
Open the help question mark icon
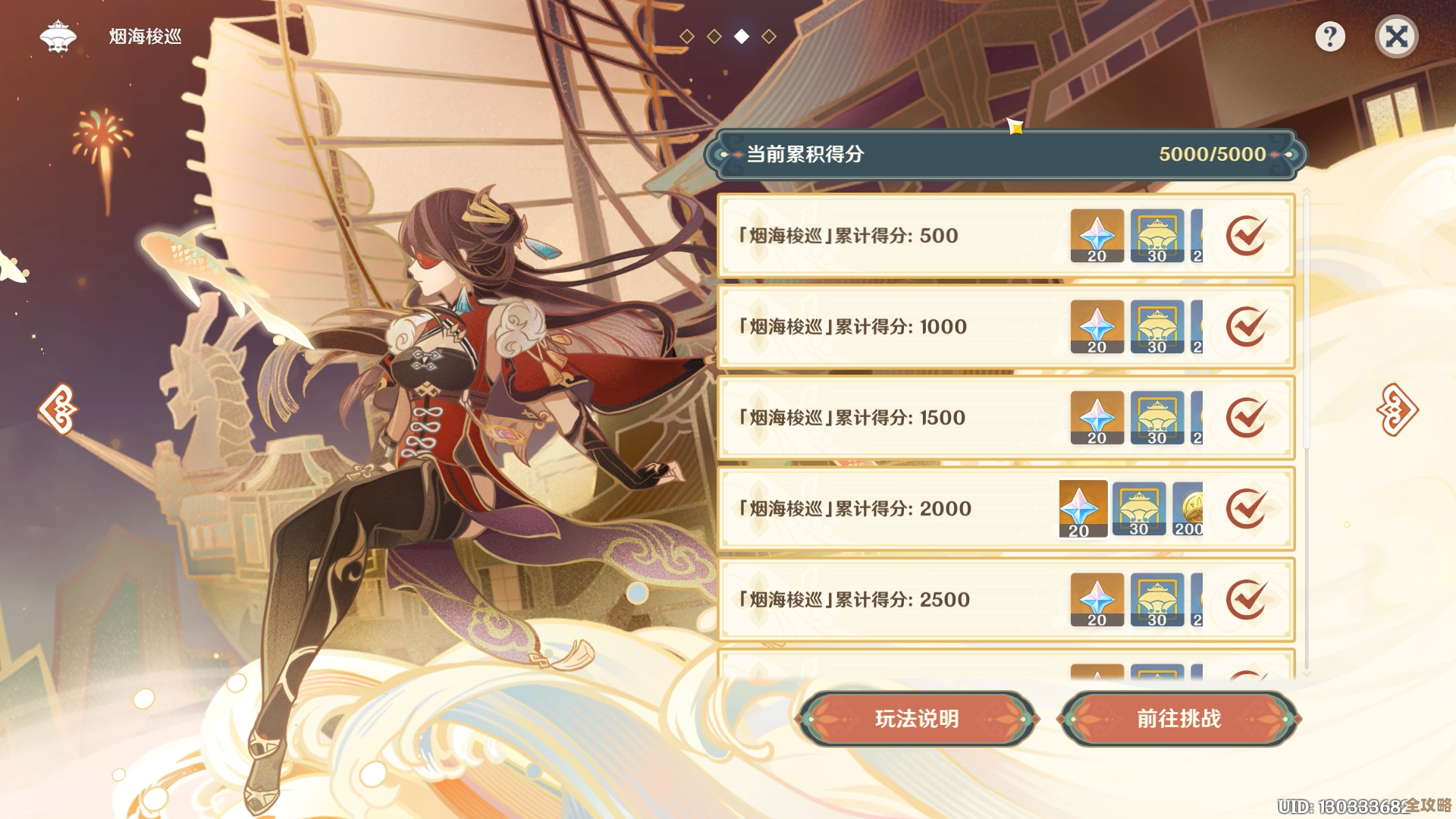[1331, 35]
